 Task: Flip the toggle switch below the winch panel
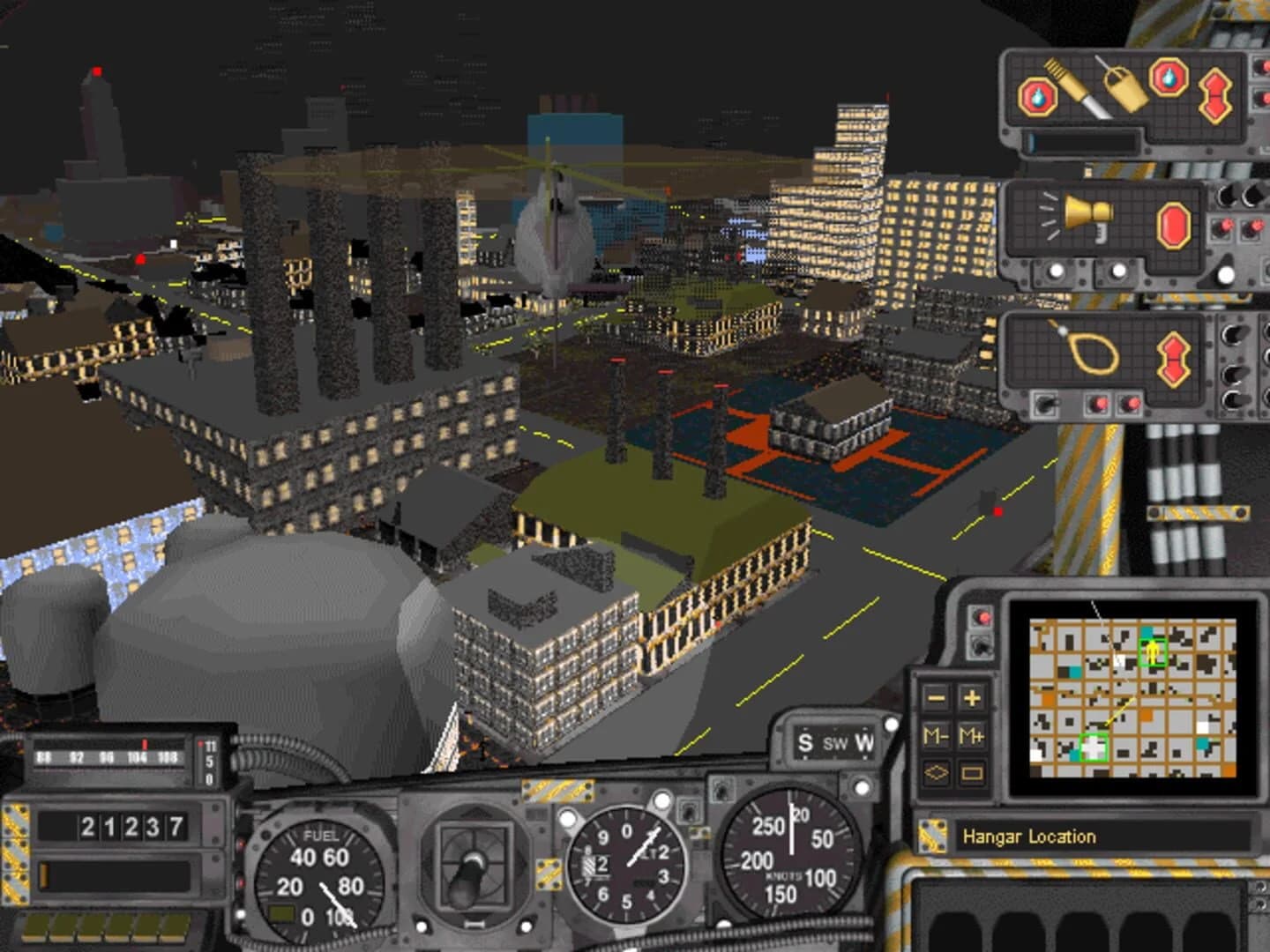coord(1044,403)
